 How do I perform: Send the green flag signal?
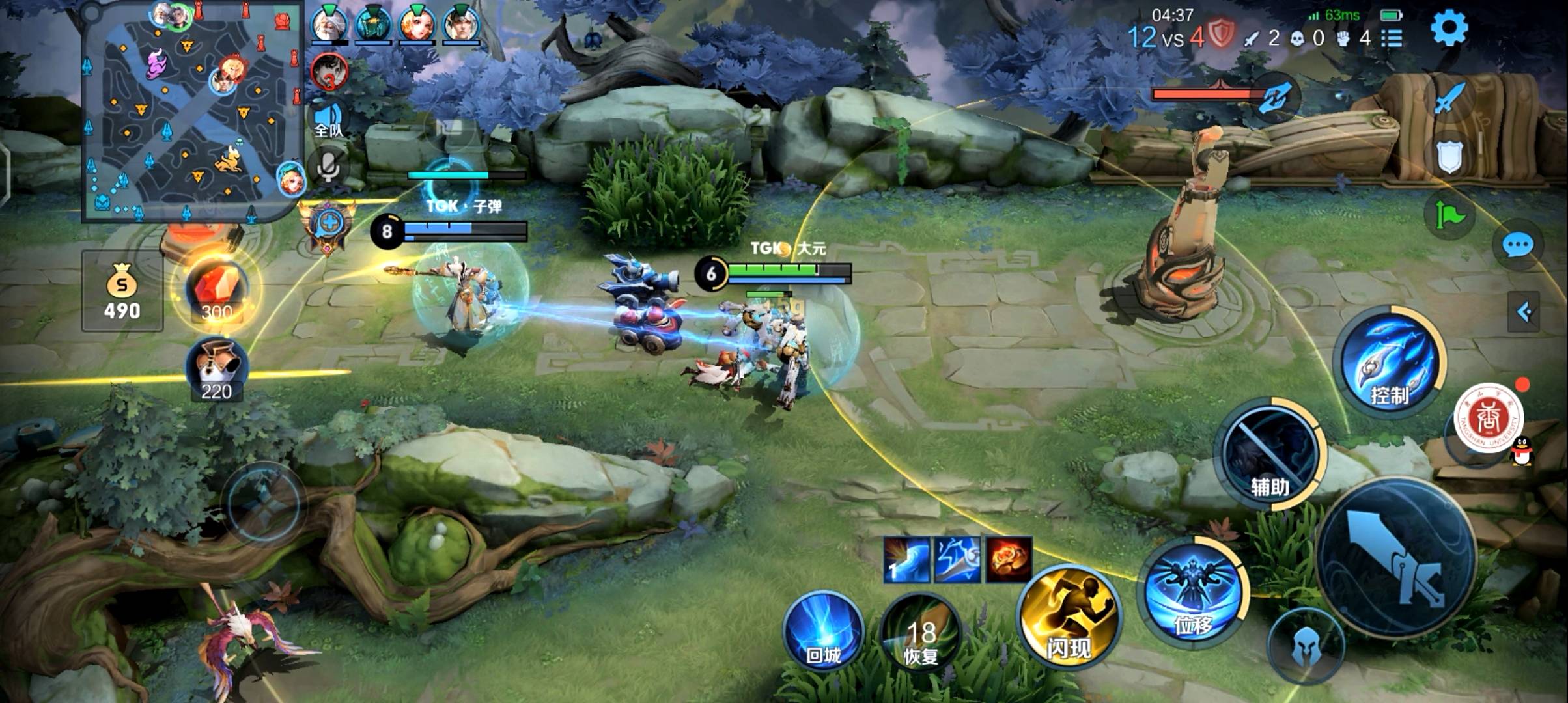[1449, 214]
